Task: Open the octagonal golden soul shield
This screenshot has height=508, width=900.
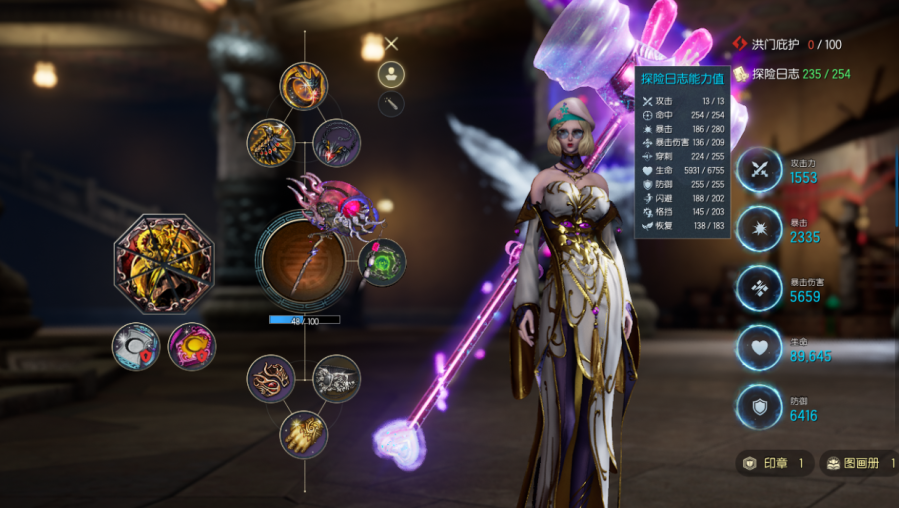Action: click(163, 263)
